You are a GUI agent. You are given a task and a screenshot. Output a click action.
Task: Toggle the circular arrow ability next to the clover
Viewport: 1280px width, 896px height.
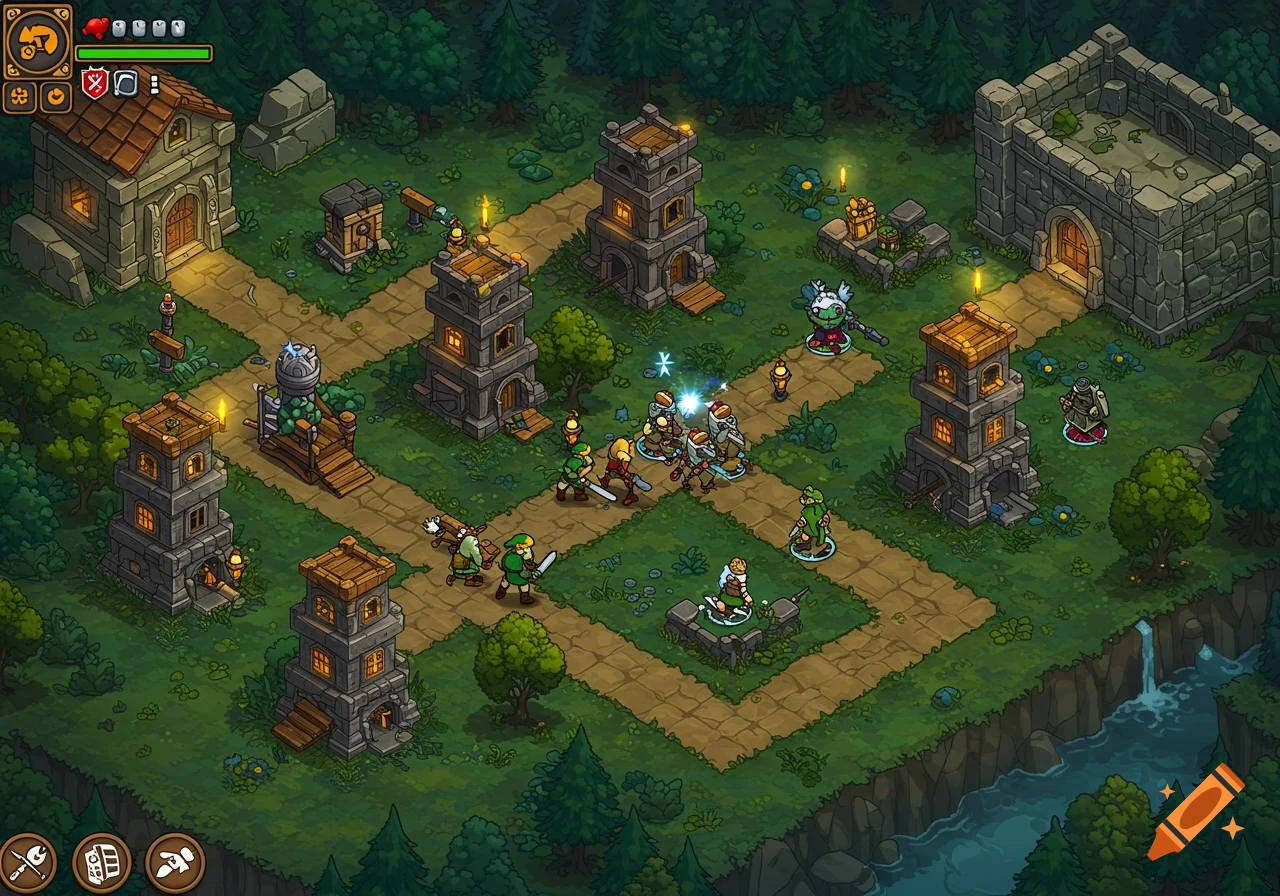pos(53,97)
